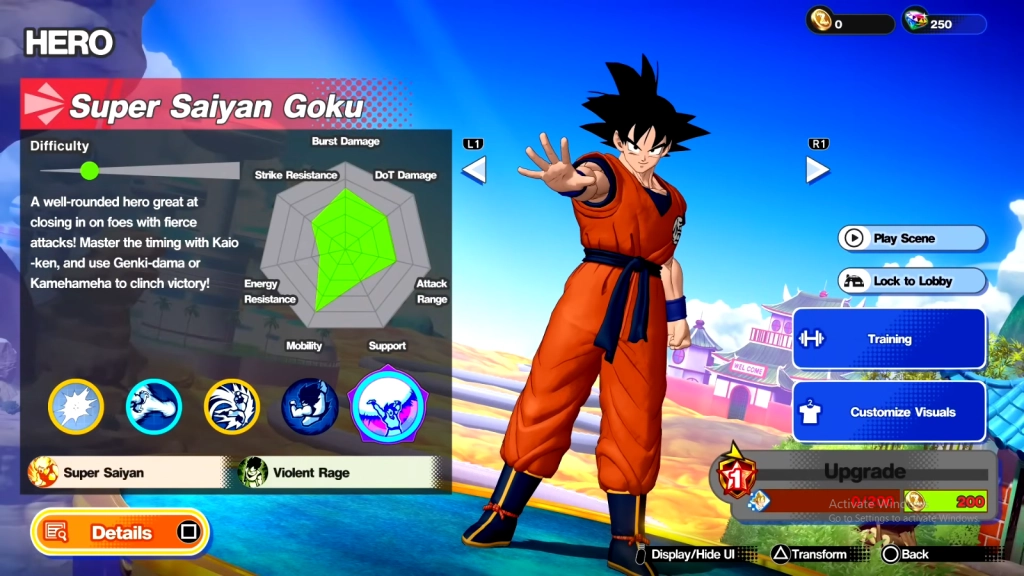Select the white burst impact skill icon

click(x=76, y=406)
